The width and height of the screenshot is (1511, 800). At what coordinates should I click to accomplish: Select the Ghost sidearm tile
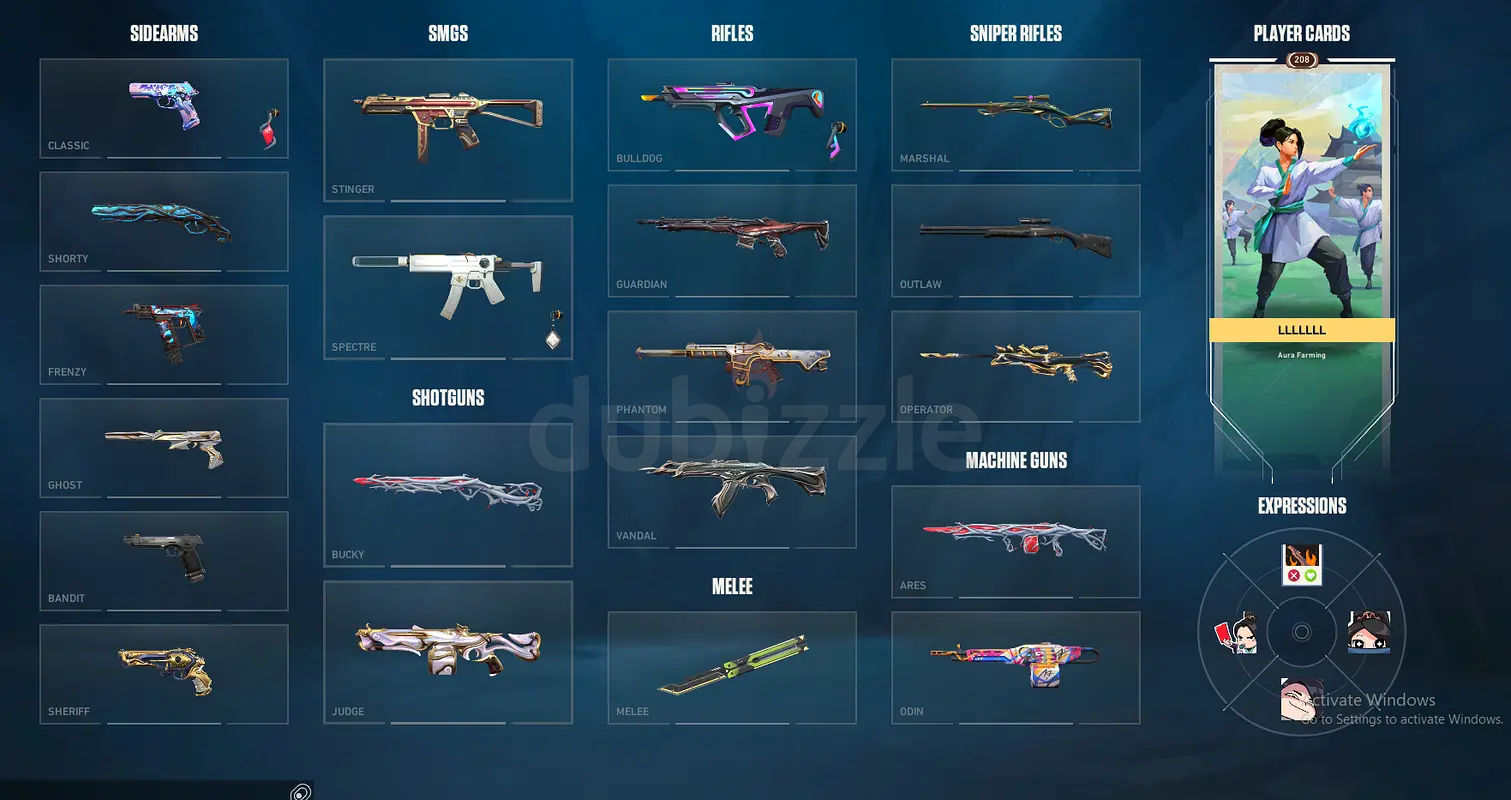pos(164,447)
